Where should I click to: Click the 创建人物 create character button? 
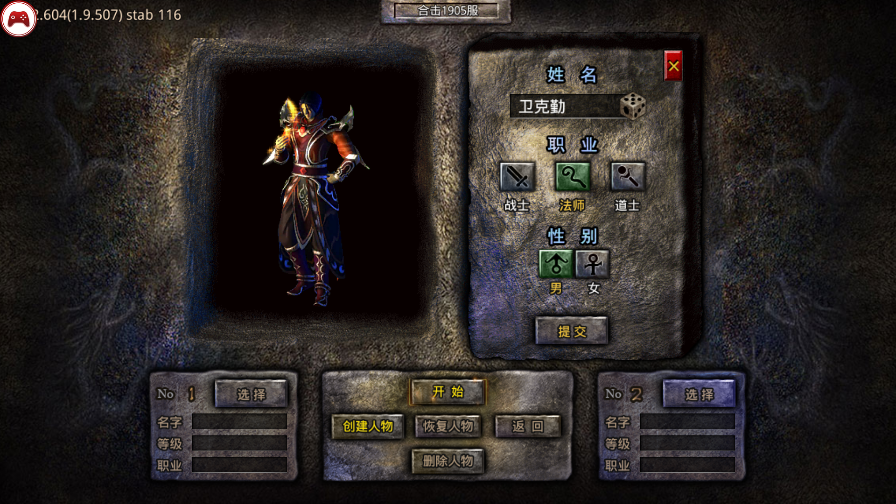[368, 426]
